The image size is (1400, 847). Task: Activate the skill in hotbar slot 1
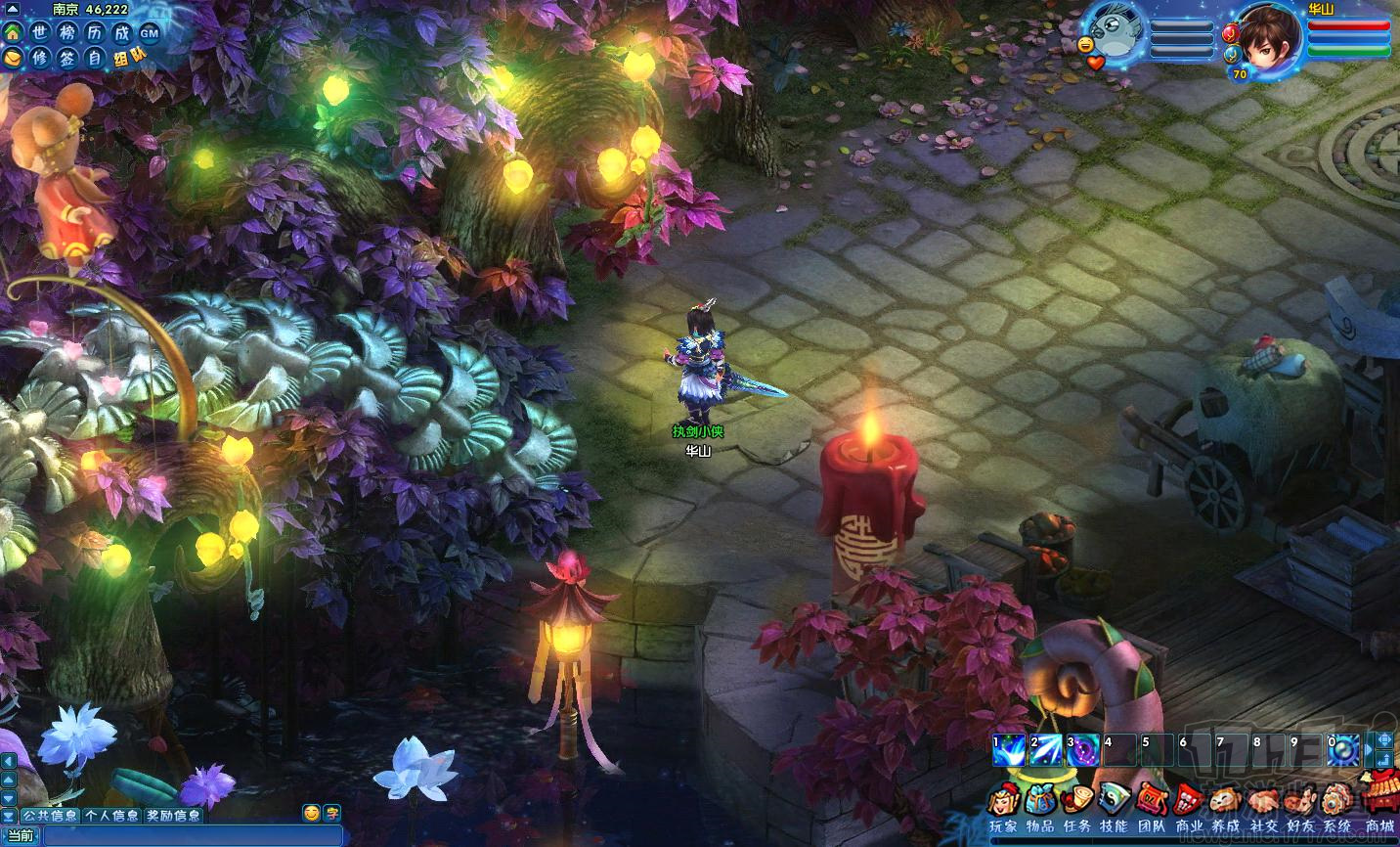tap(1007, 750)
